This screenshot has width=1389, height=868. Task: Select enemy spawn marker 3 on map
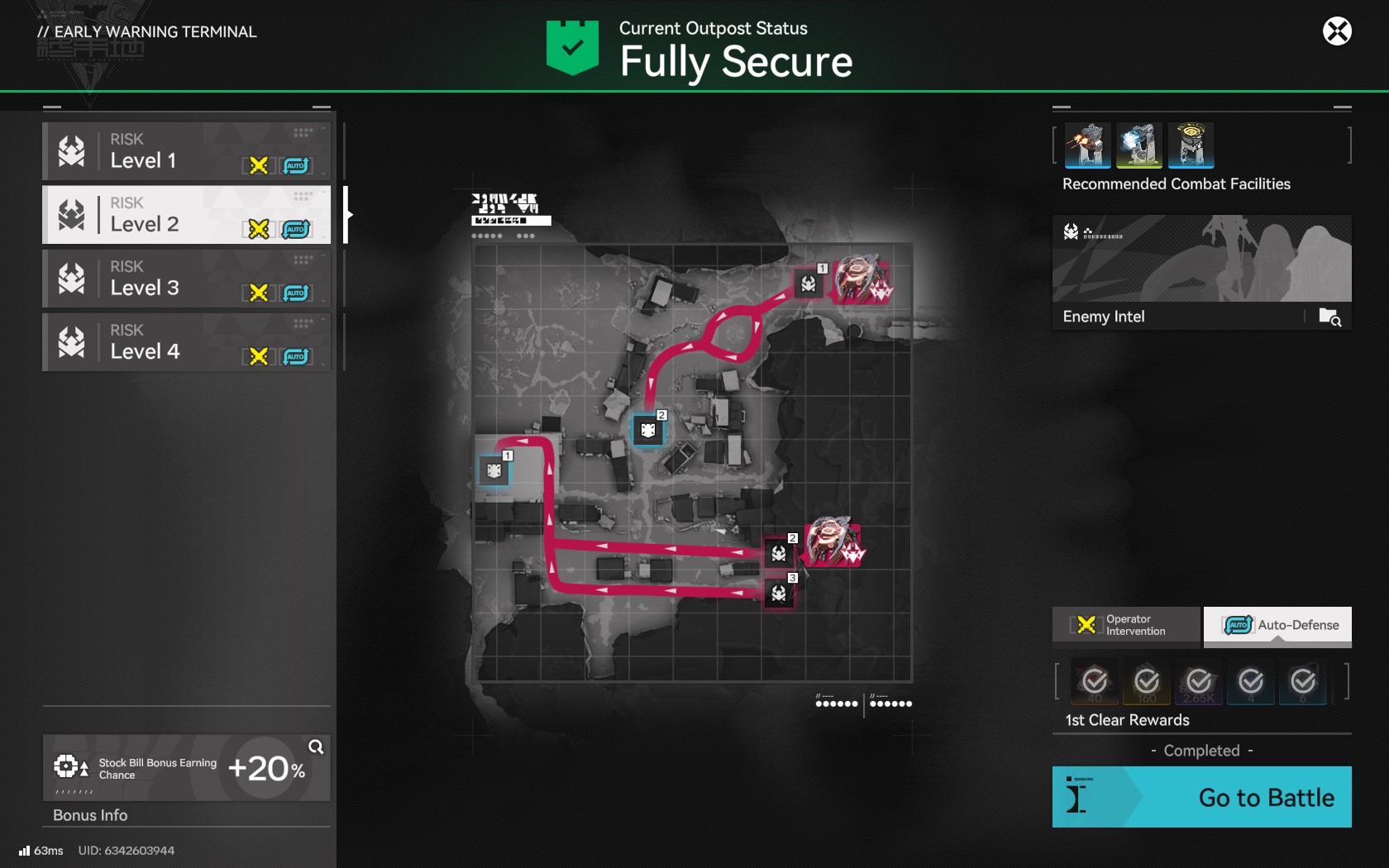[779, 593]
